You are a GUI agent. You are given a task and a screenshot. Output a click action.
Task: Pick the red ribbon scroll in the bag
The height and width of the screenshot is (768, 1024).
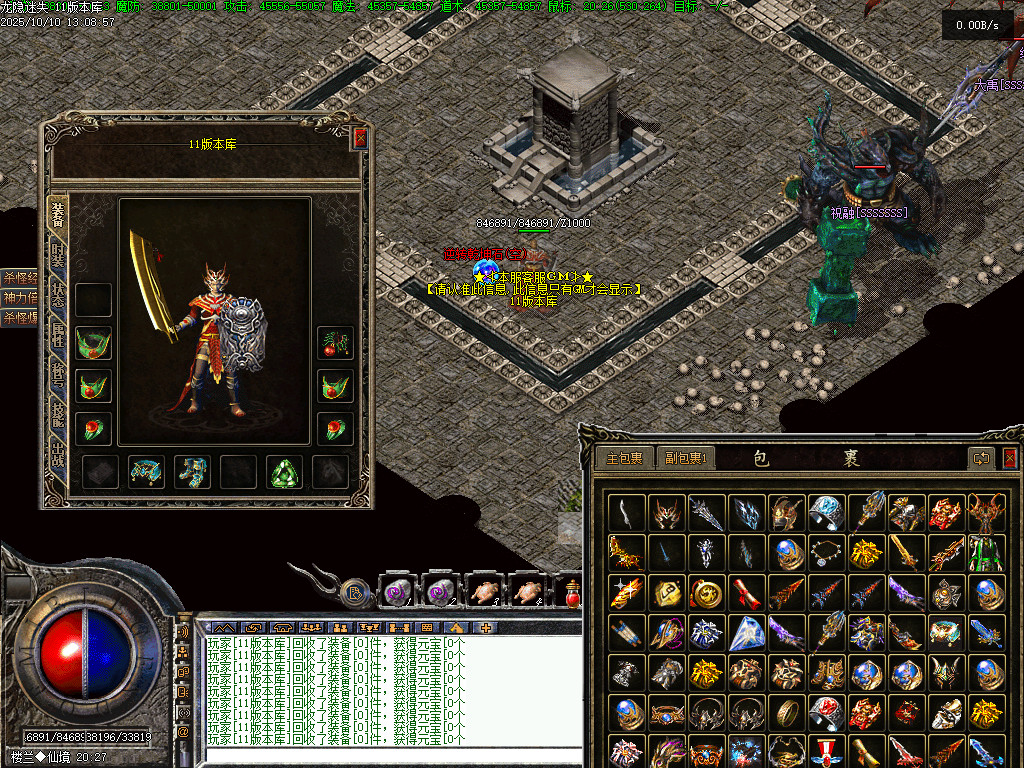(x=746, y=592)
